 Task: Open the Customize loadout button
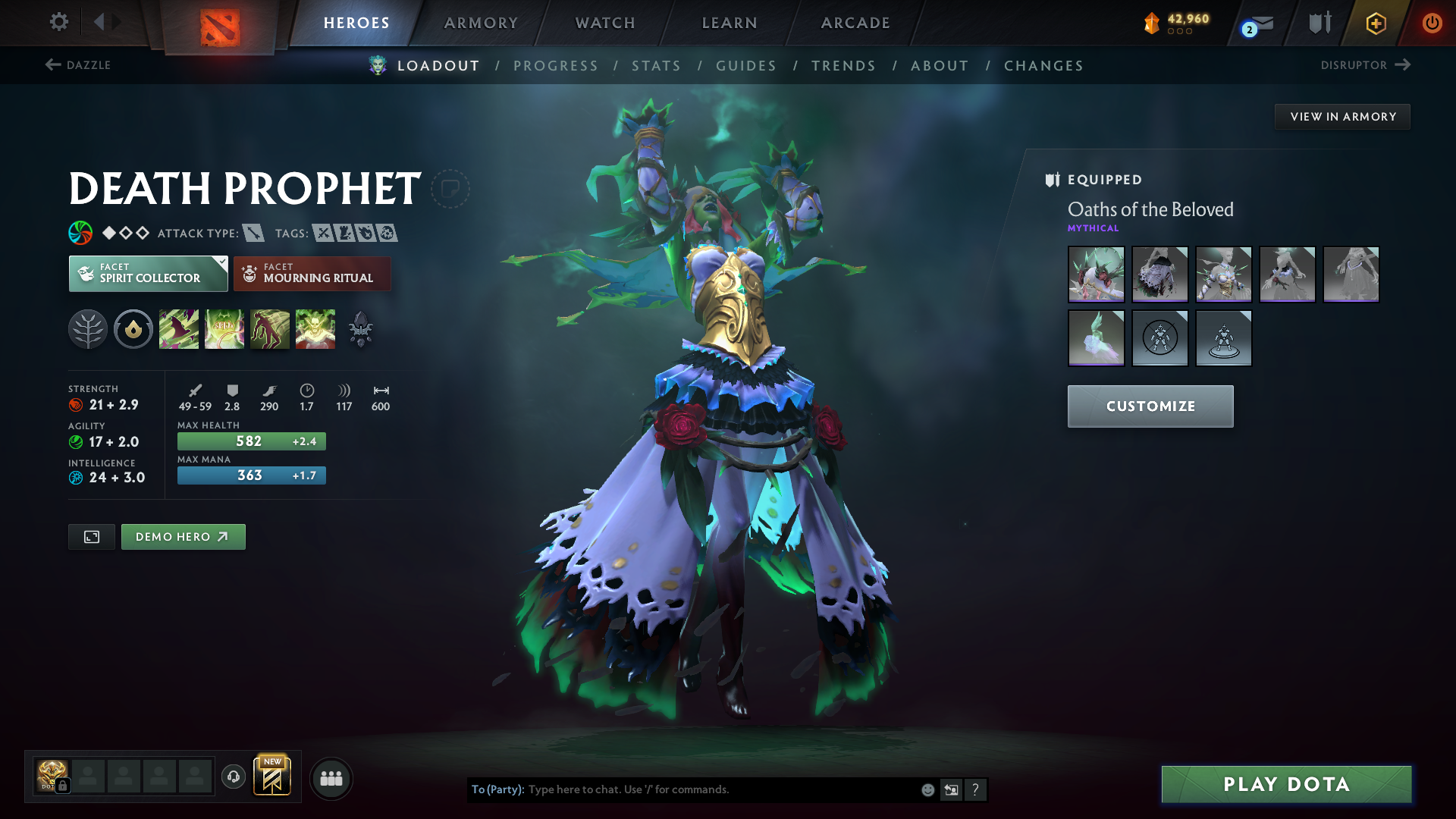click(x=1150, y=406)
